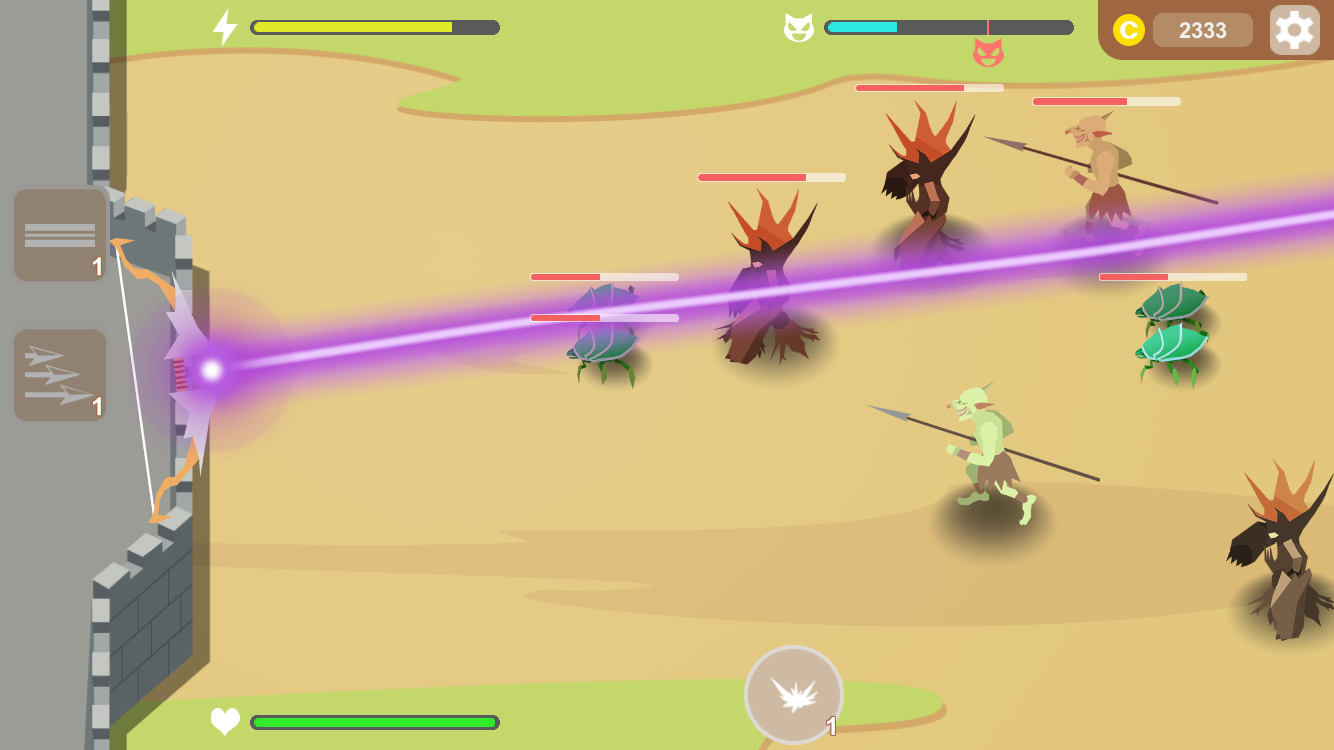Trigger the explosion burst ability
The image size is (1334, 750).
coord(793,694)
